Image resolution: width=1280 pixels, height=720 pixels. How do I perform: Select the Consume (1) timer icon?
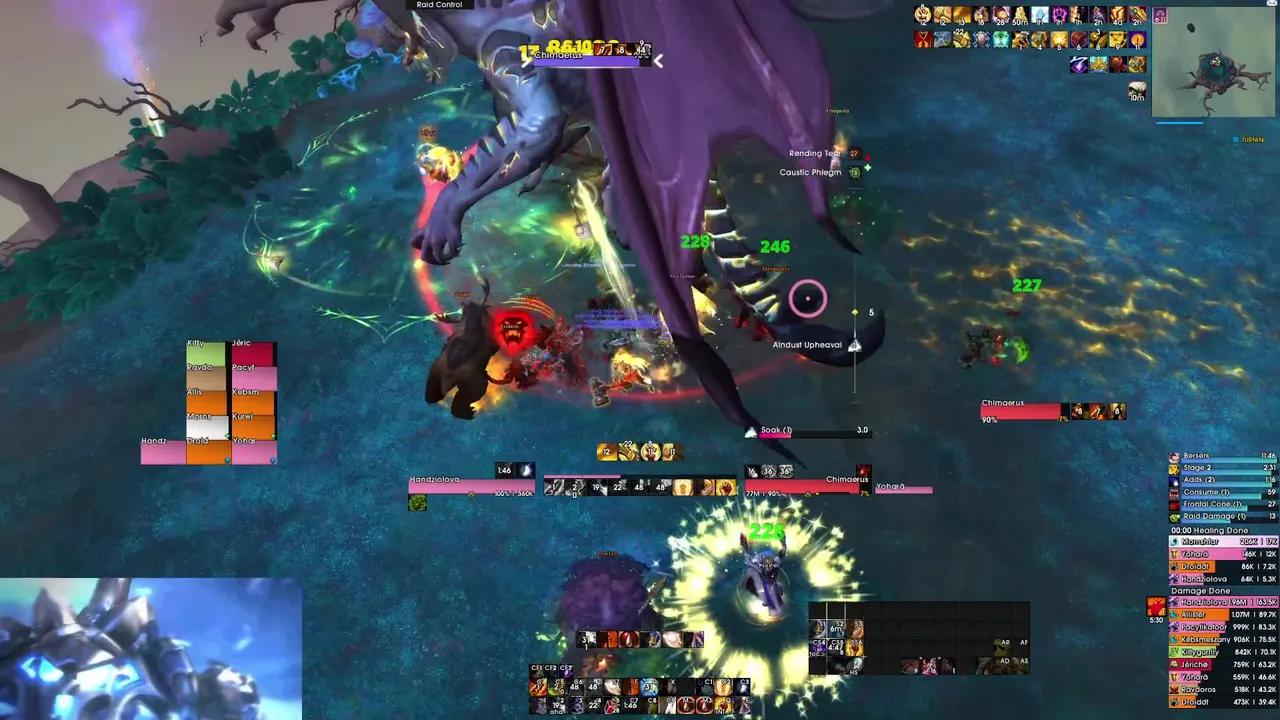pyautogui.click(x=1174, y=494)
